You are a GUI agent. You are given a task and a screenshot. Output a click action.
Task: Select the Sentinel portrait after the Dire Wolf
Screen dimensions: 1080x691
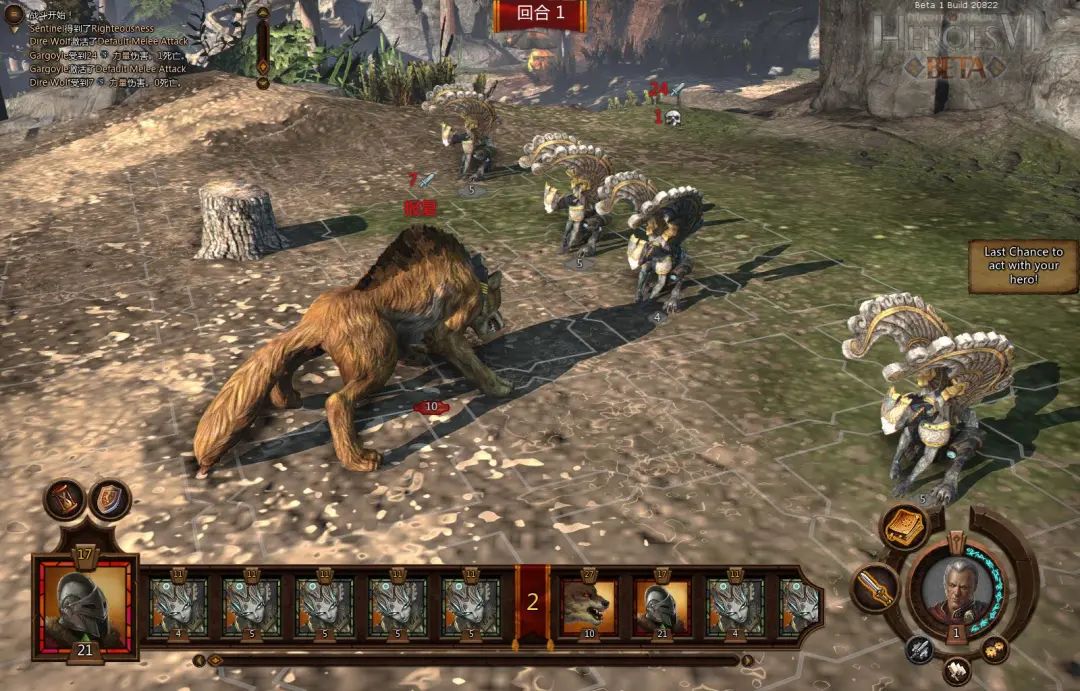click(x=661, y=608)
